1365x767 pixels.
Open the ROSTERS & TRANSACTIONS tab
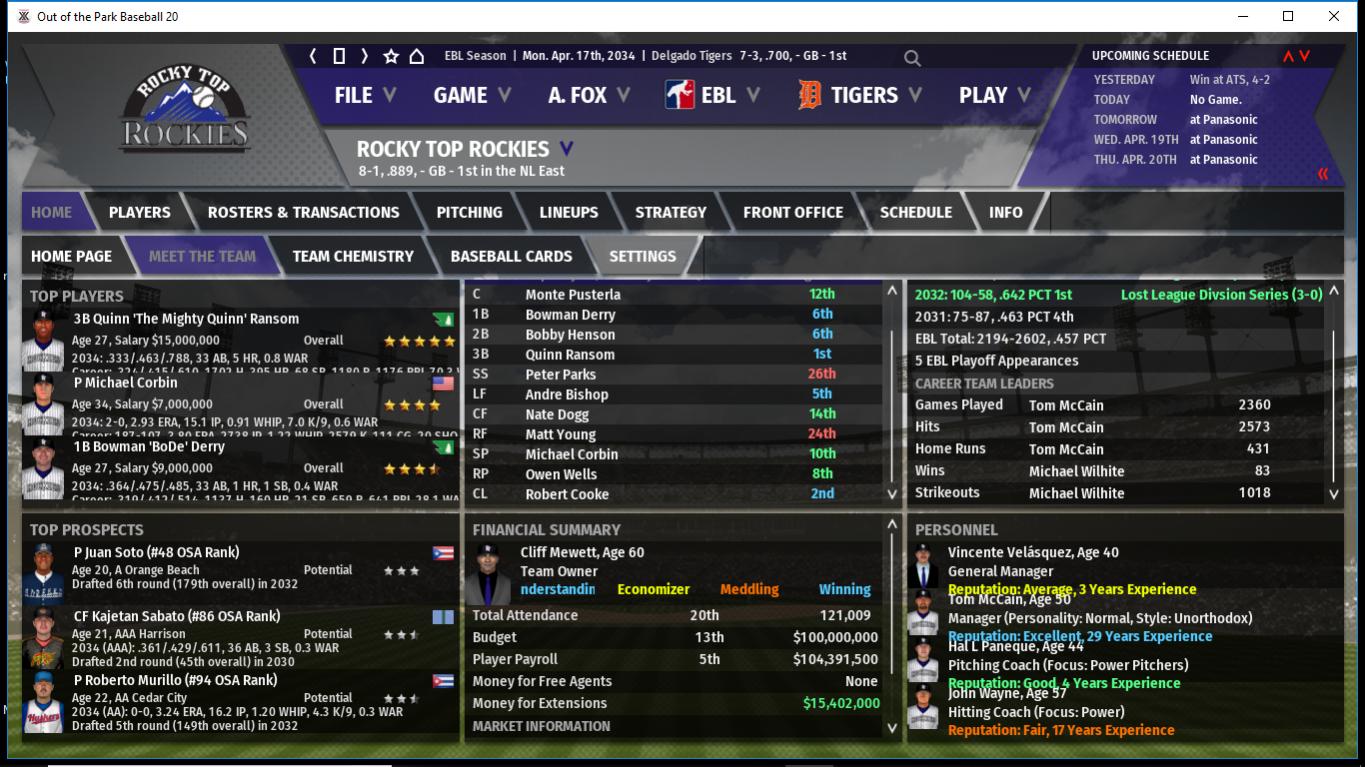click(303, 212)
